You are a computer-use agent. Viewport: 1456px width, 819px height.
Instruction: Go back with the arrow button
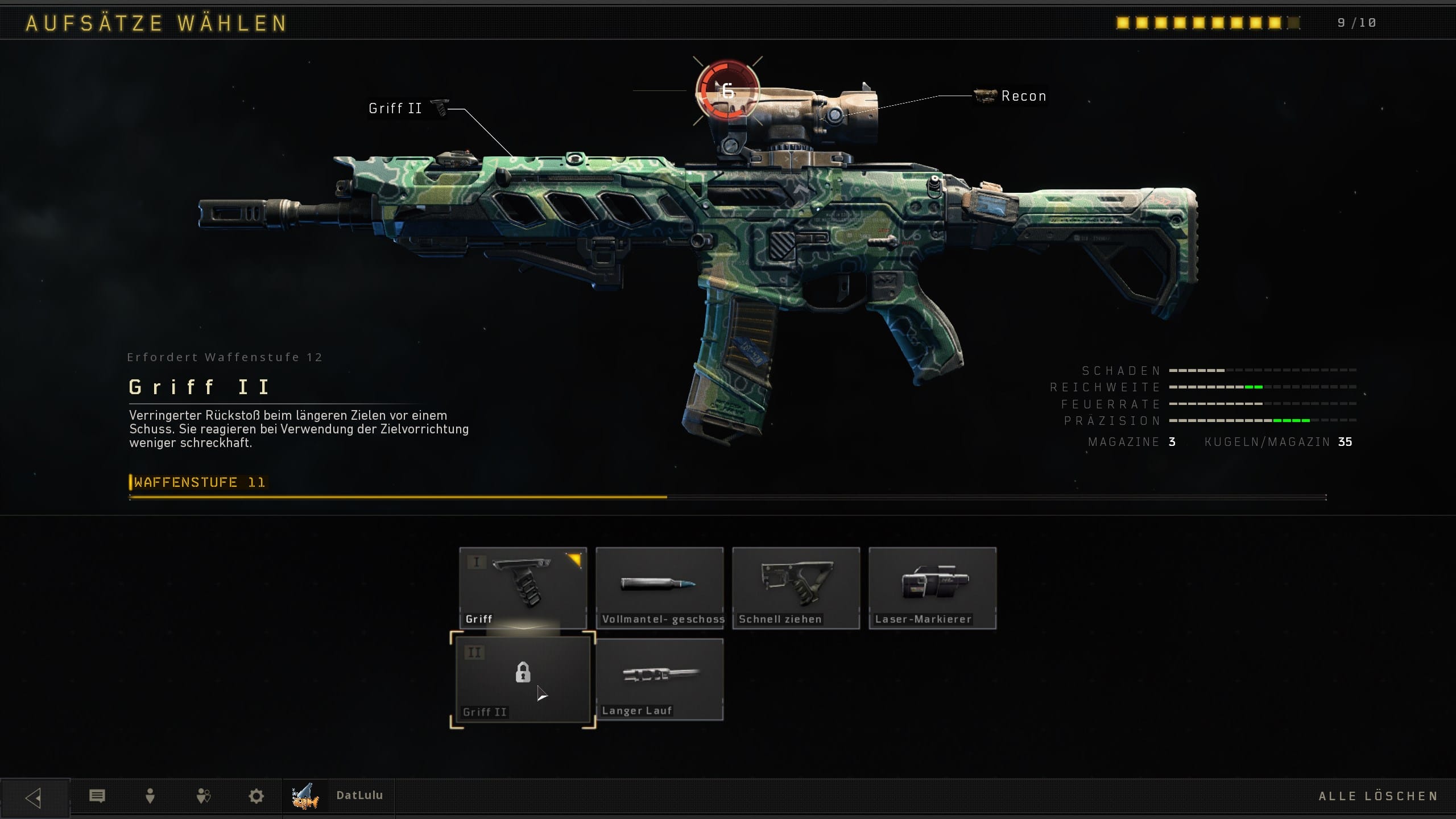point(34,797)
